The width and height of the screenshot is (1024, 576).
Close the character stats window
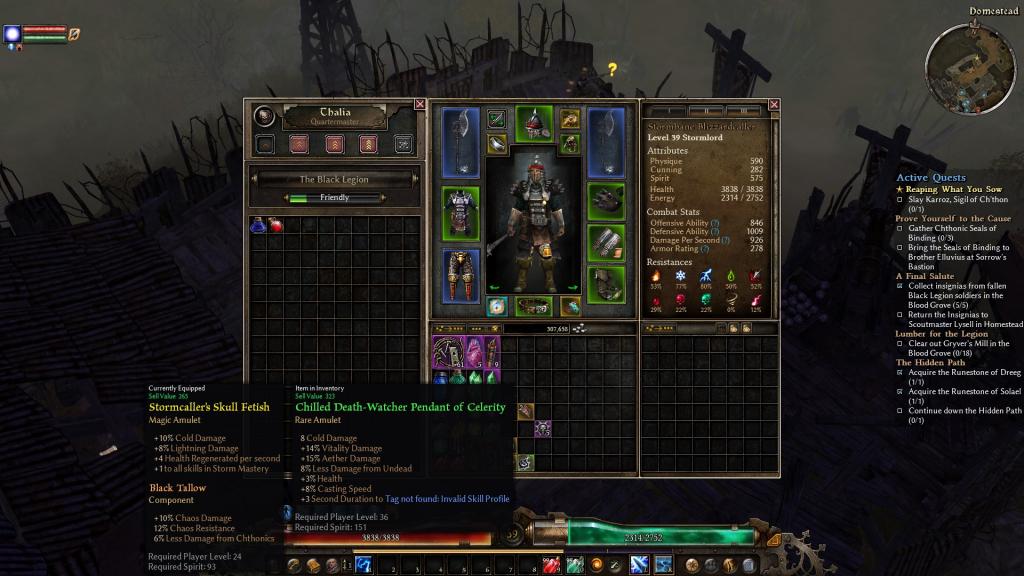point(773,104)
